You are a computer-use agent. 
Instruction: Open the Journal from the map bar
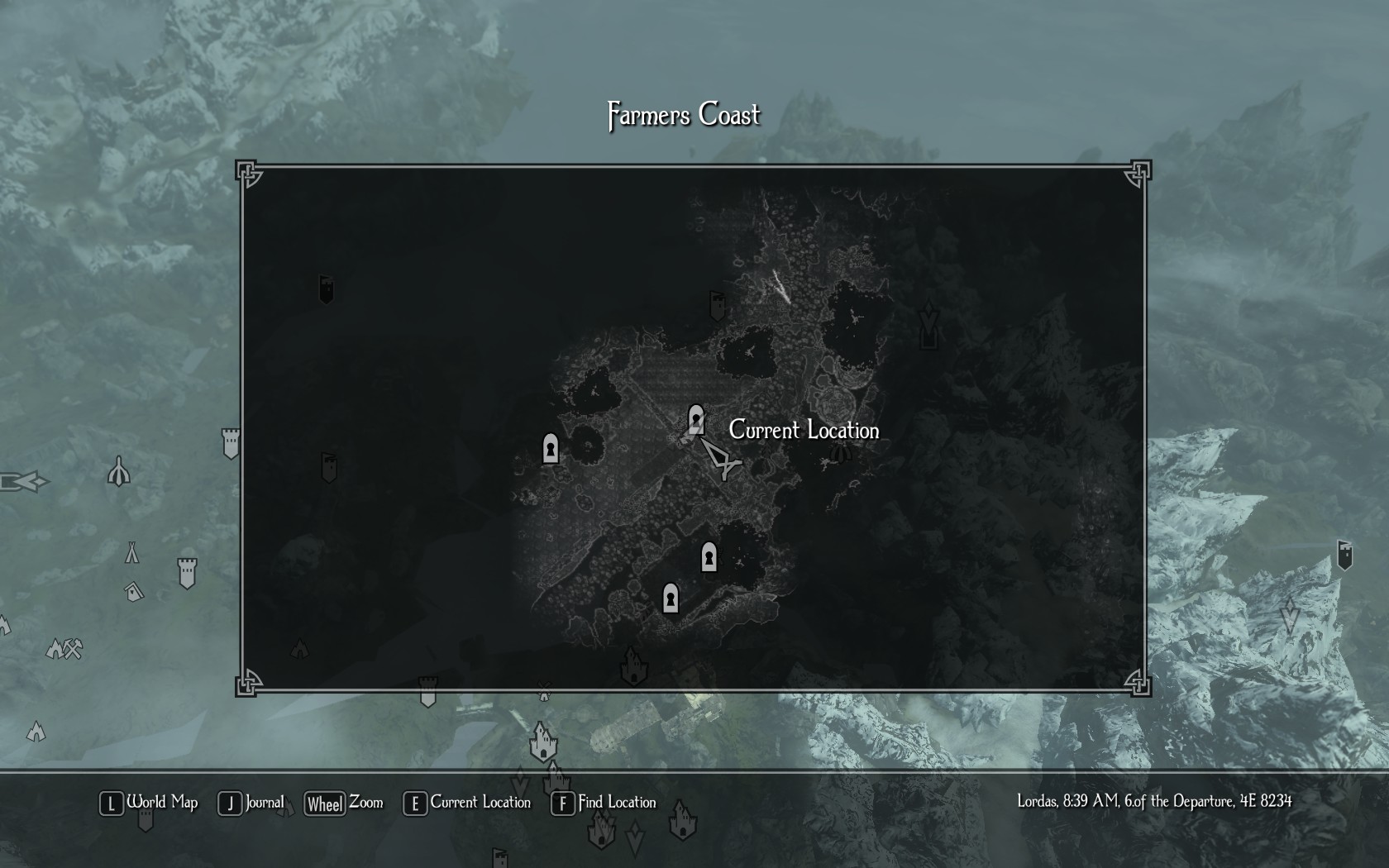(x=251, y=803)
